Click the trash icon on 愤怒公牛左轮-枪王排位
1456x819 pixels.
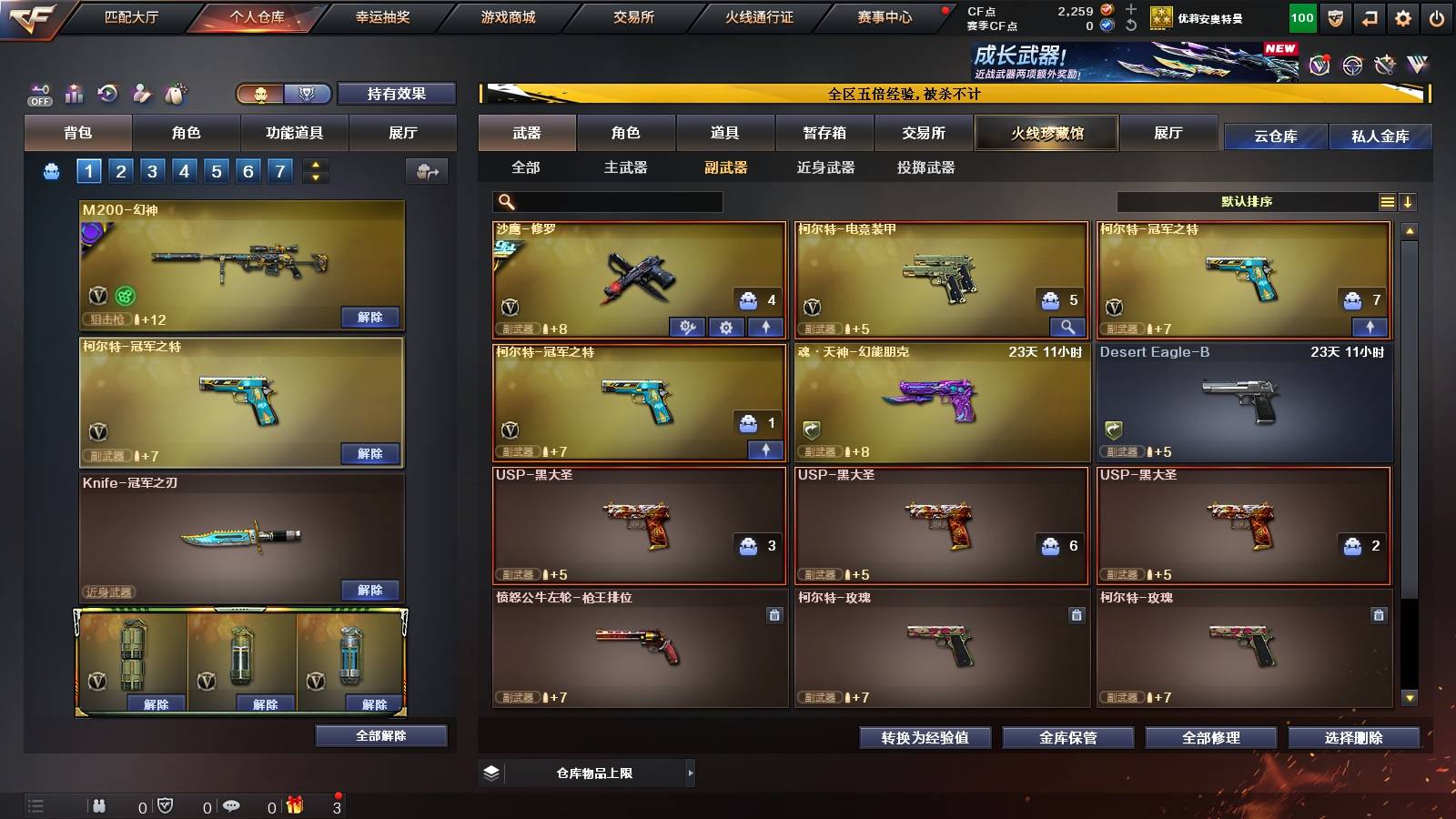click(773, 615)
